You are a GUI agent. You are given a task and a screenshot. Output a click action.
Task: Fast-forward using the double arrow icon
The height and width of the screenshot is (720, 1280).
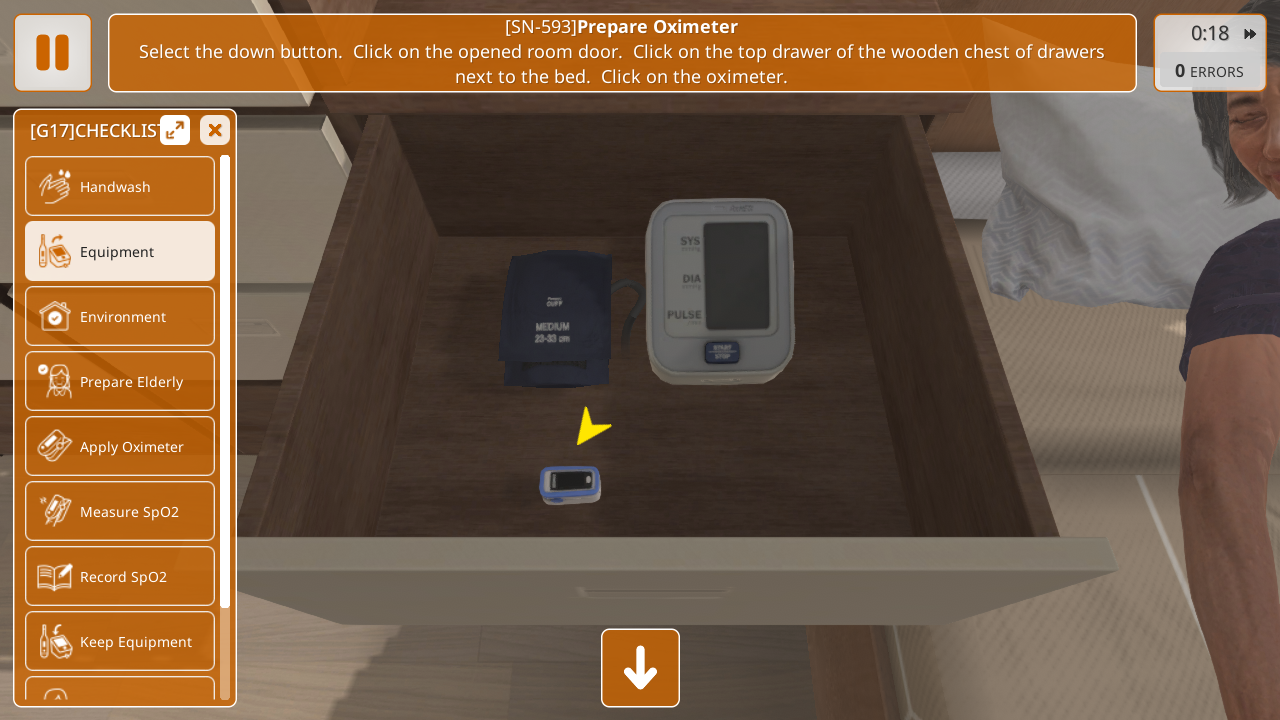click(x=1250, y=34)
